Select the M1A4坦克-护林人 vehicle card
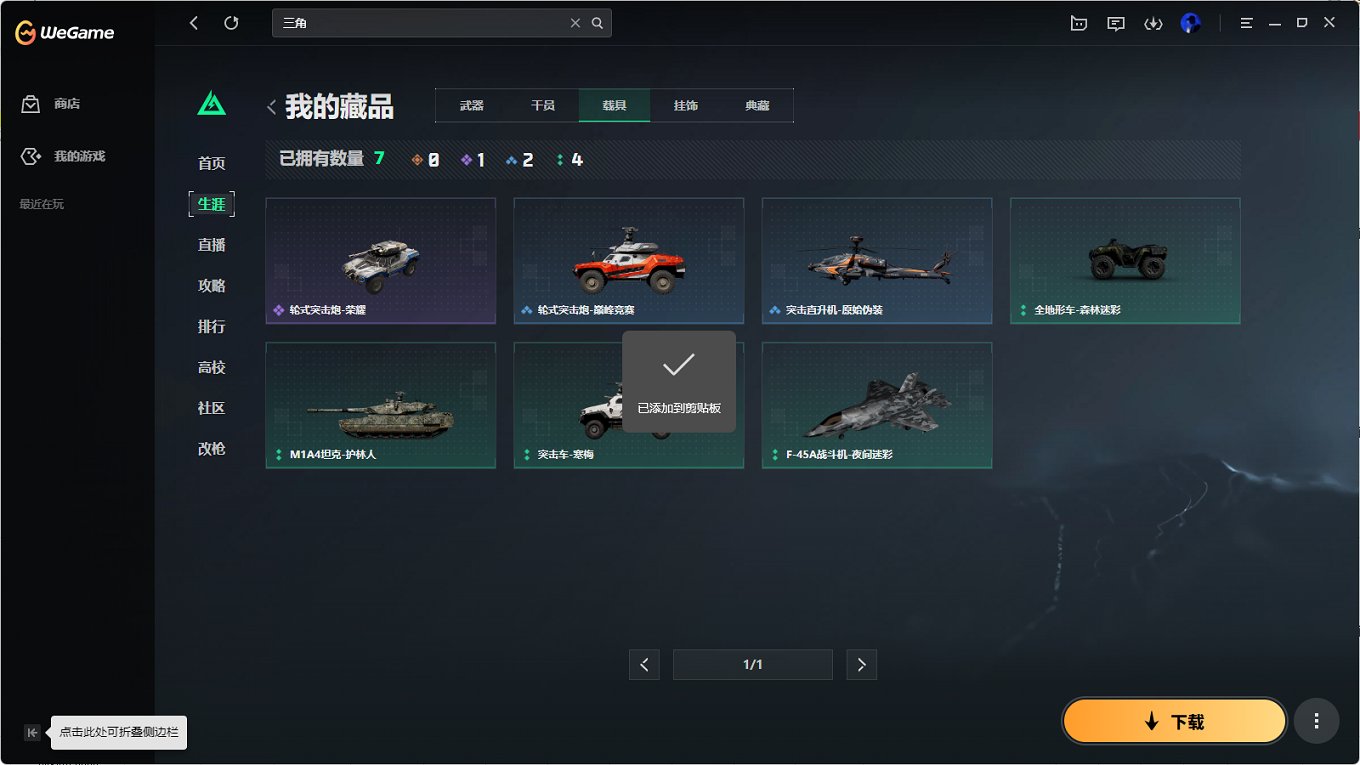The height and width of the screenshot is (765, 1360). [380, 405]
